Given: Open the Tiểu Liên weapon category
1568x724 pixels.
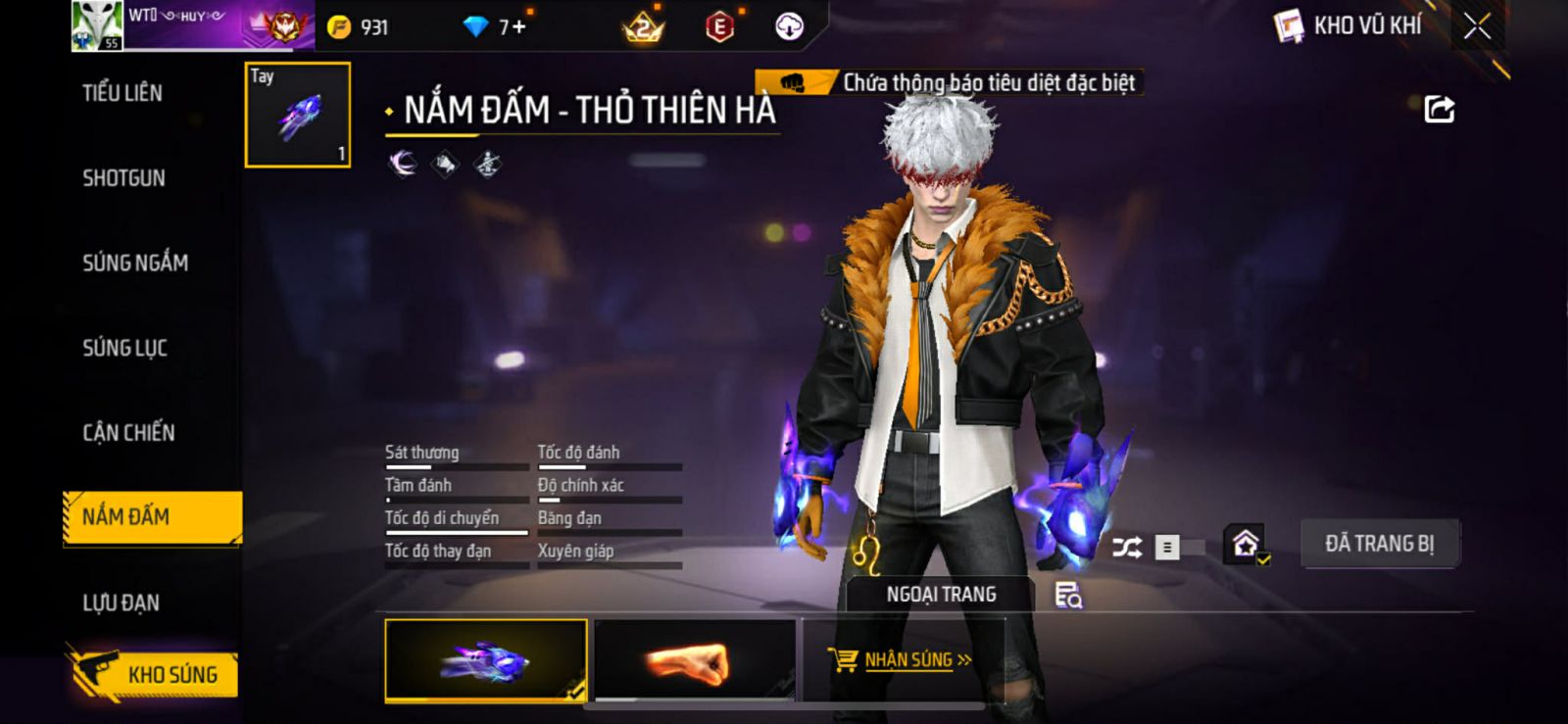Looking at the screenshot, I should coord(122,93).
